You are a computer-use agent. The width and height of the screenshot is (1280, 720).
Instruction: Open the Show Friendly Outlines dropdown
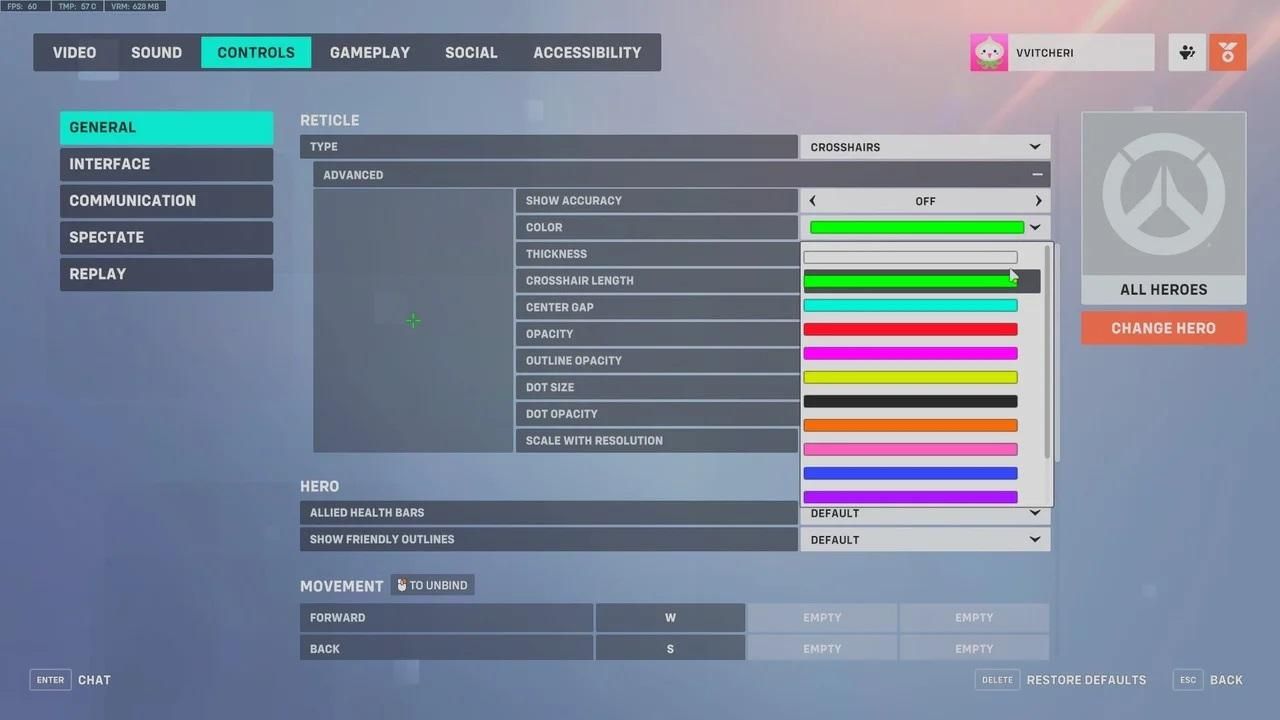925,540
